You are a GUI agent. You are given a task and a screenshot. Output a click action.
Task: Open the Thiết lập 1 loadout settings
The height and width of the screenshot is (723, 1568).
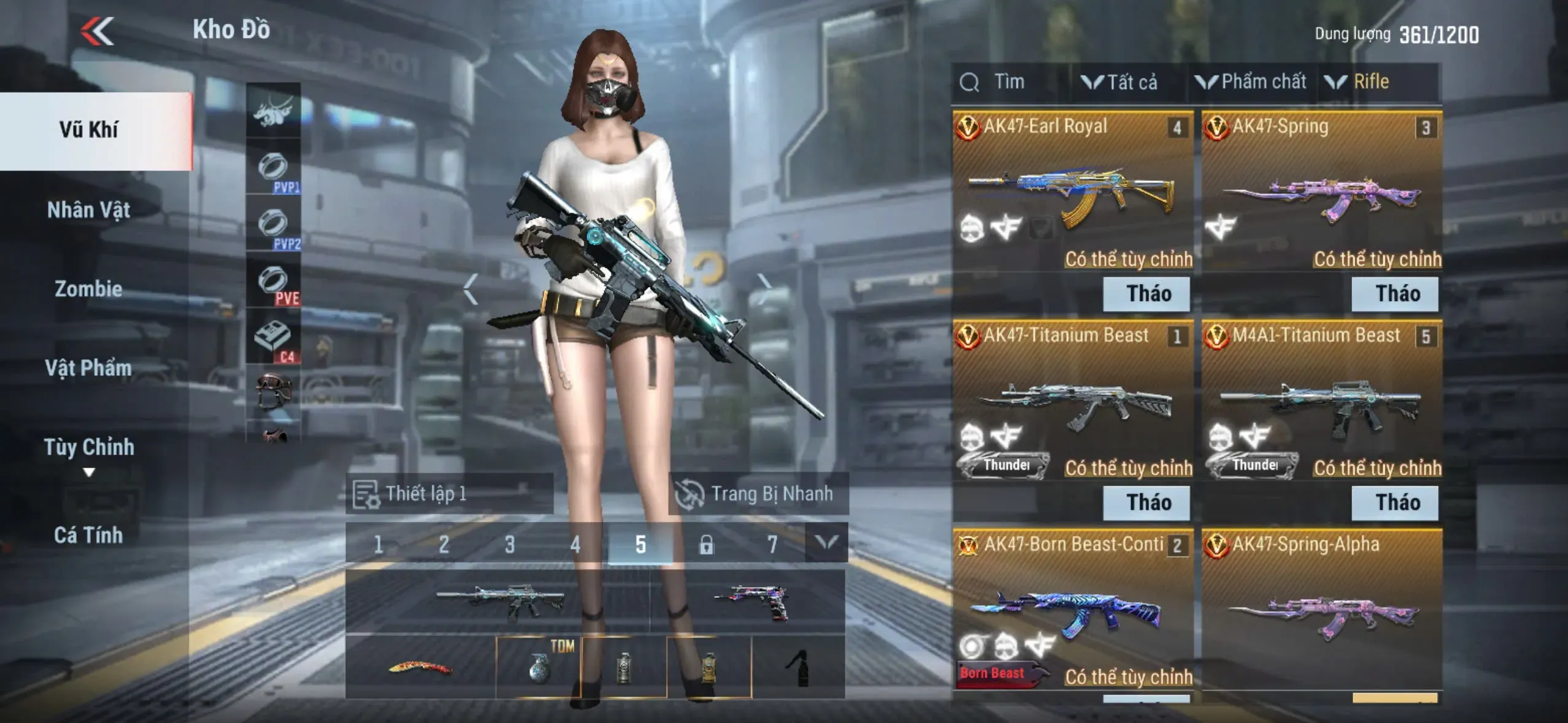pyautogui.click(x=450, y=494)
